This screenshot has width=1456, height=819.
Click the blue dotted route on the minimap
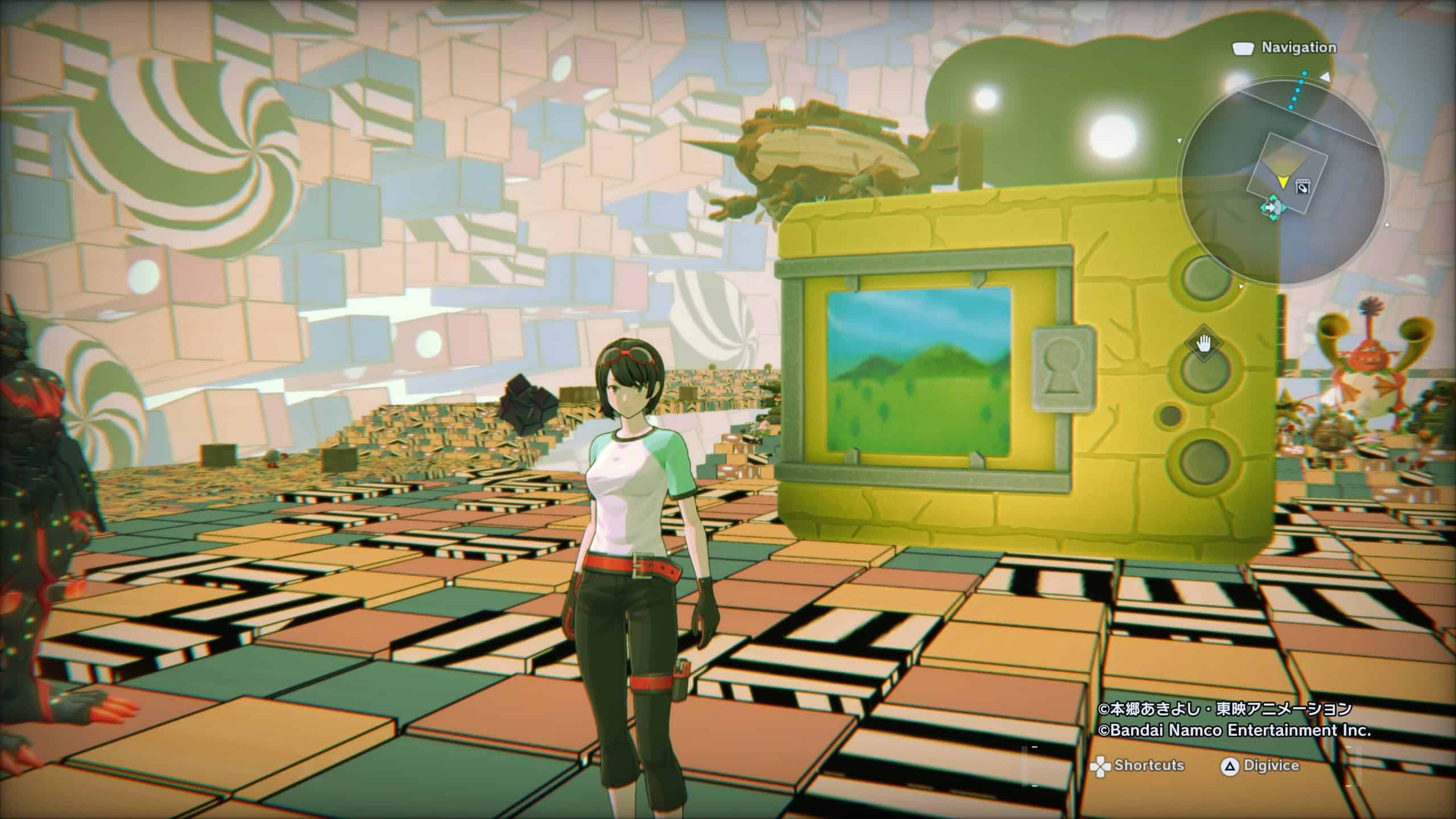pos(1300,97)
